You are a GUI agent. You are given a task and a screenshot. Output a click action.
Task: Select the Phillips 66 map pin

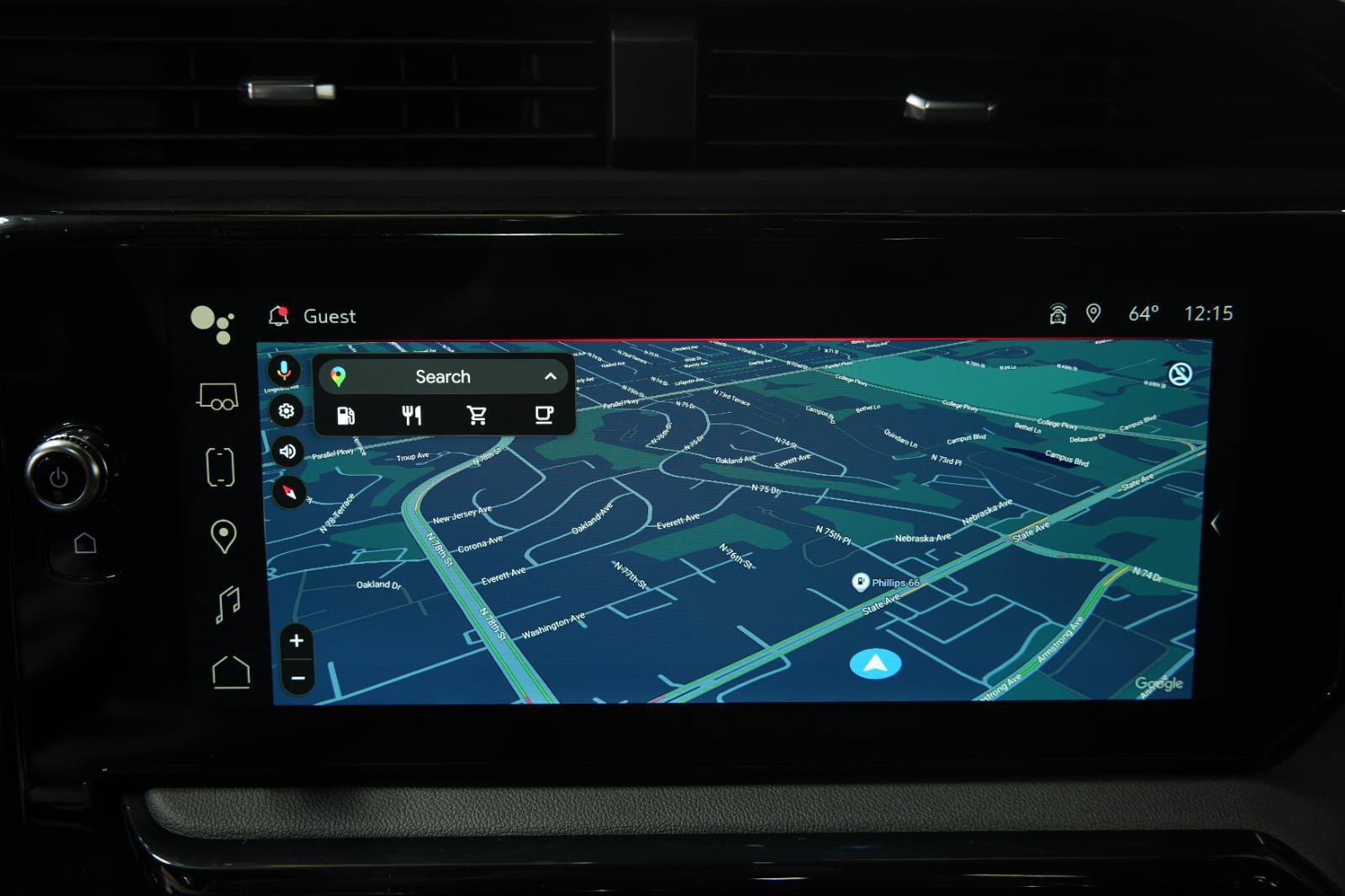coord(862,580)
